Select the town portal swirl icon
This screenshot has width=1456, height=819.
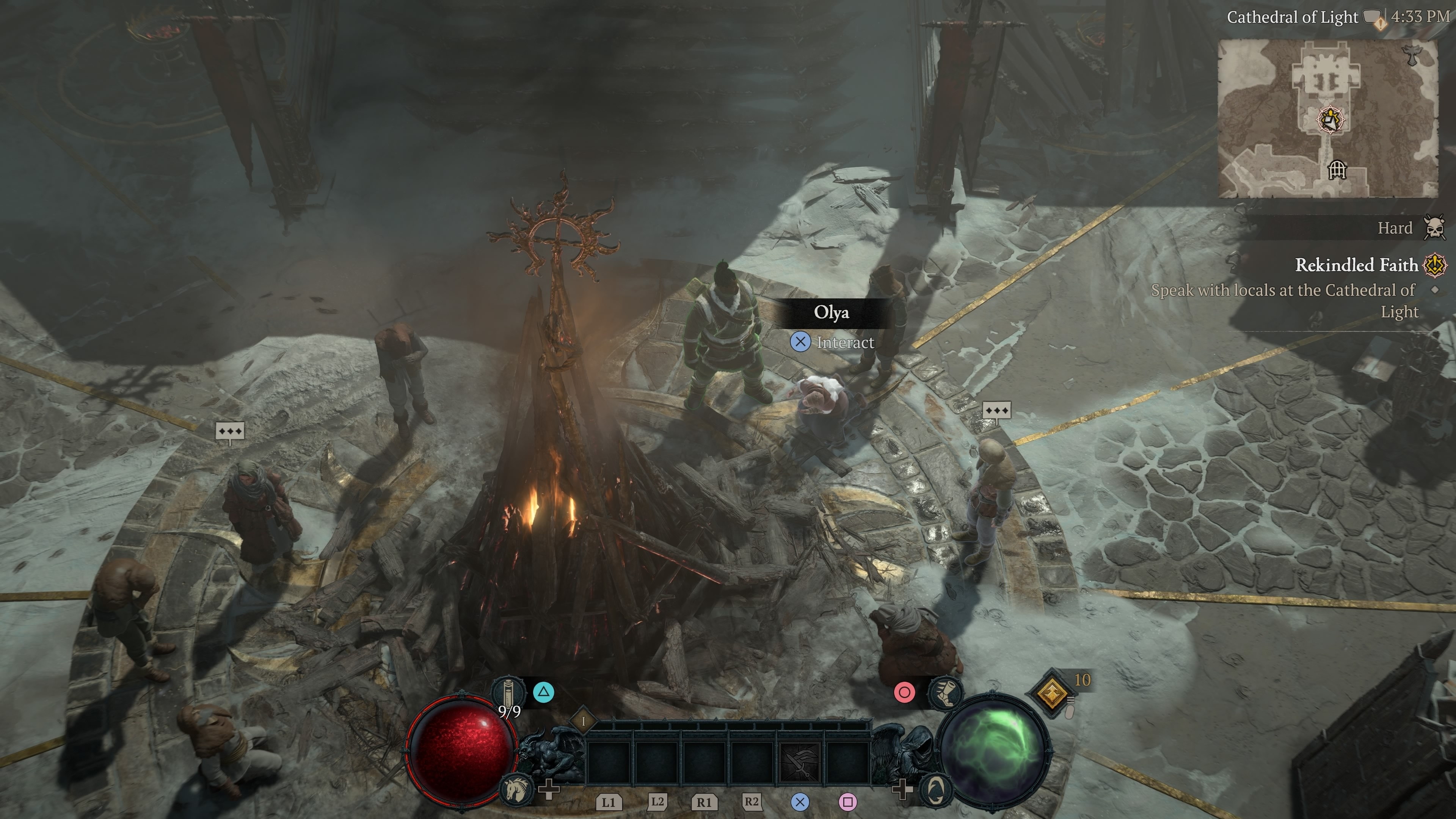[937, 789]
